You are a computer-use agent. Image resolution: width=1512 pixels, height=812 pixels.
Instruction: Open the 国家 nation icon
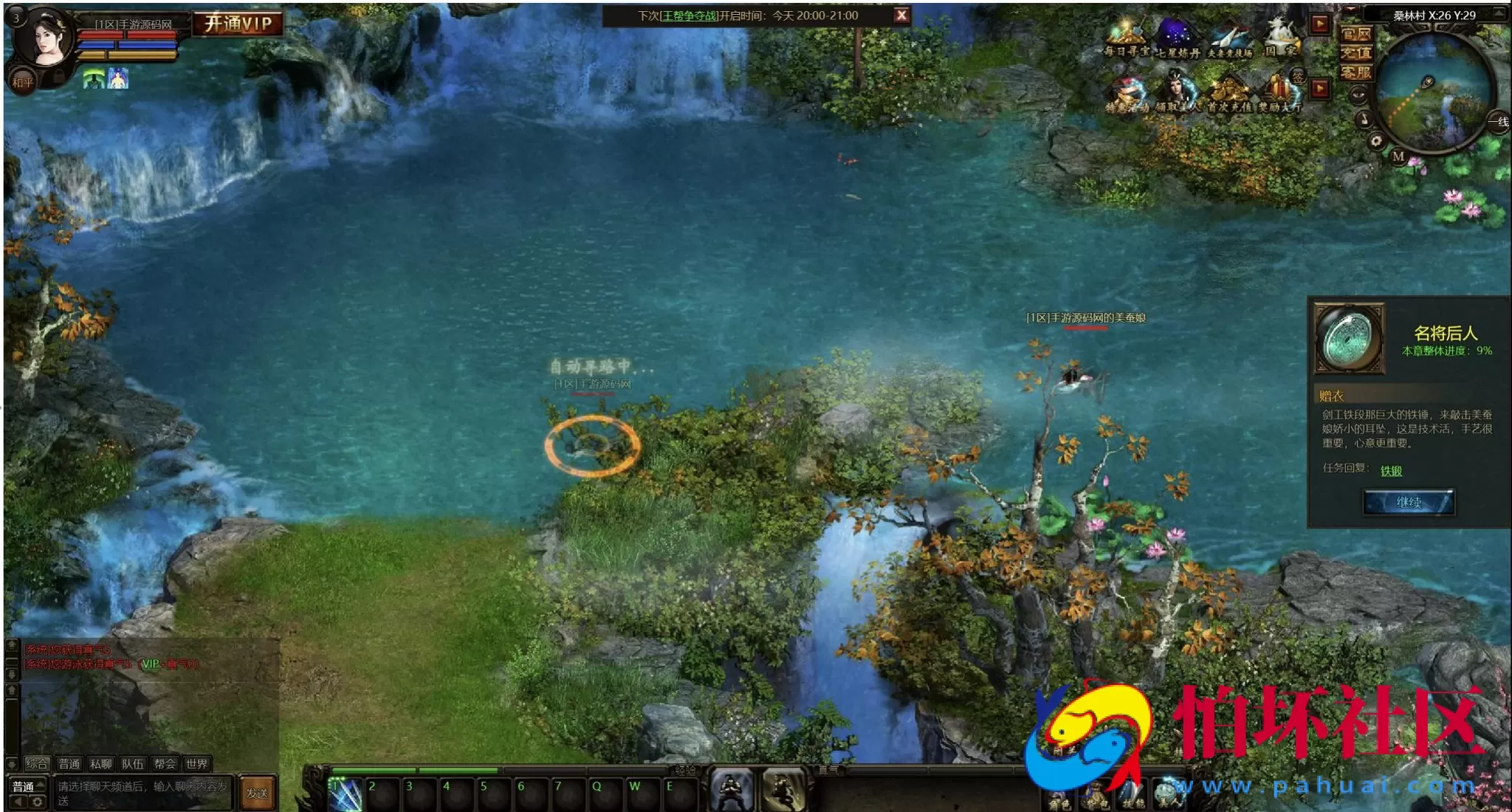[1281, 38]
